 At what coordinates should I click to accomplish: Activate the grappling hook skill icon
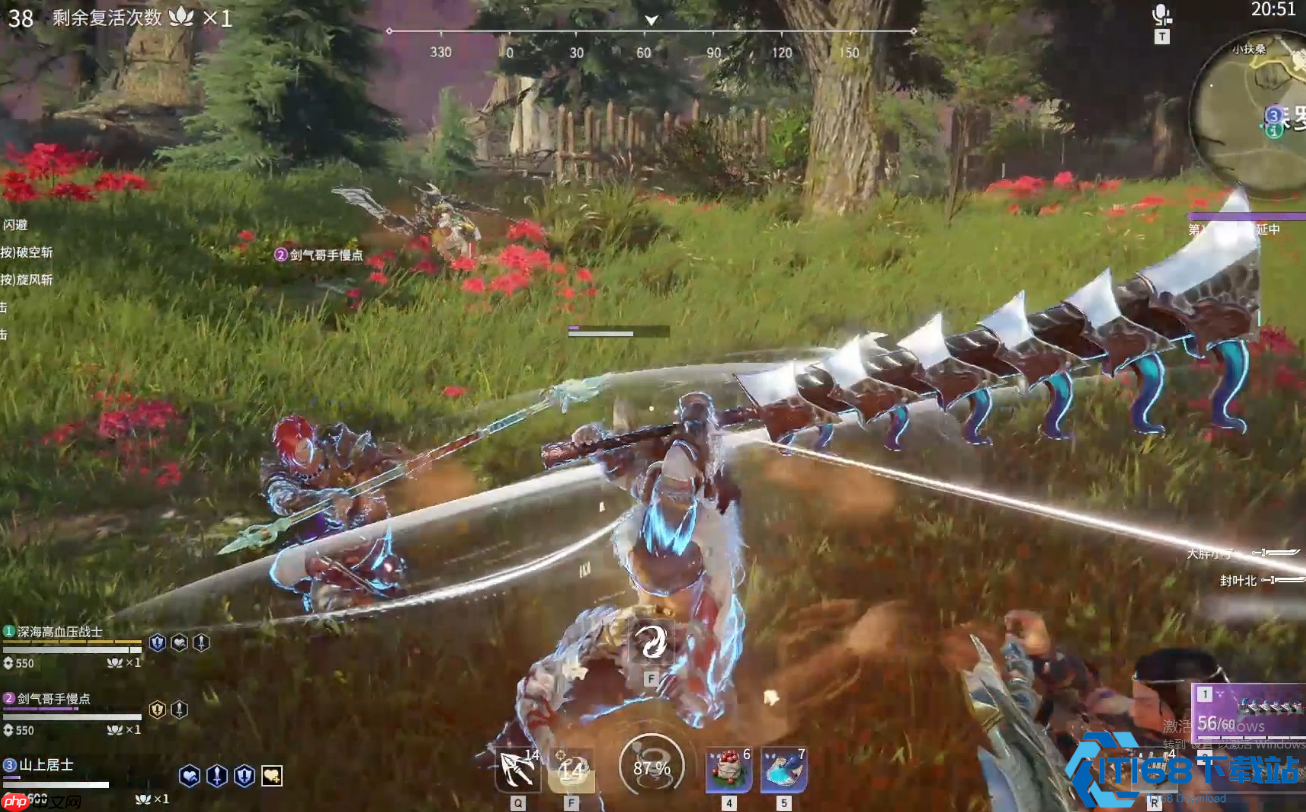click(518, 770)
